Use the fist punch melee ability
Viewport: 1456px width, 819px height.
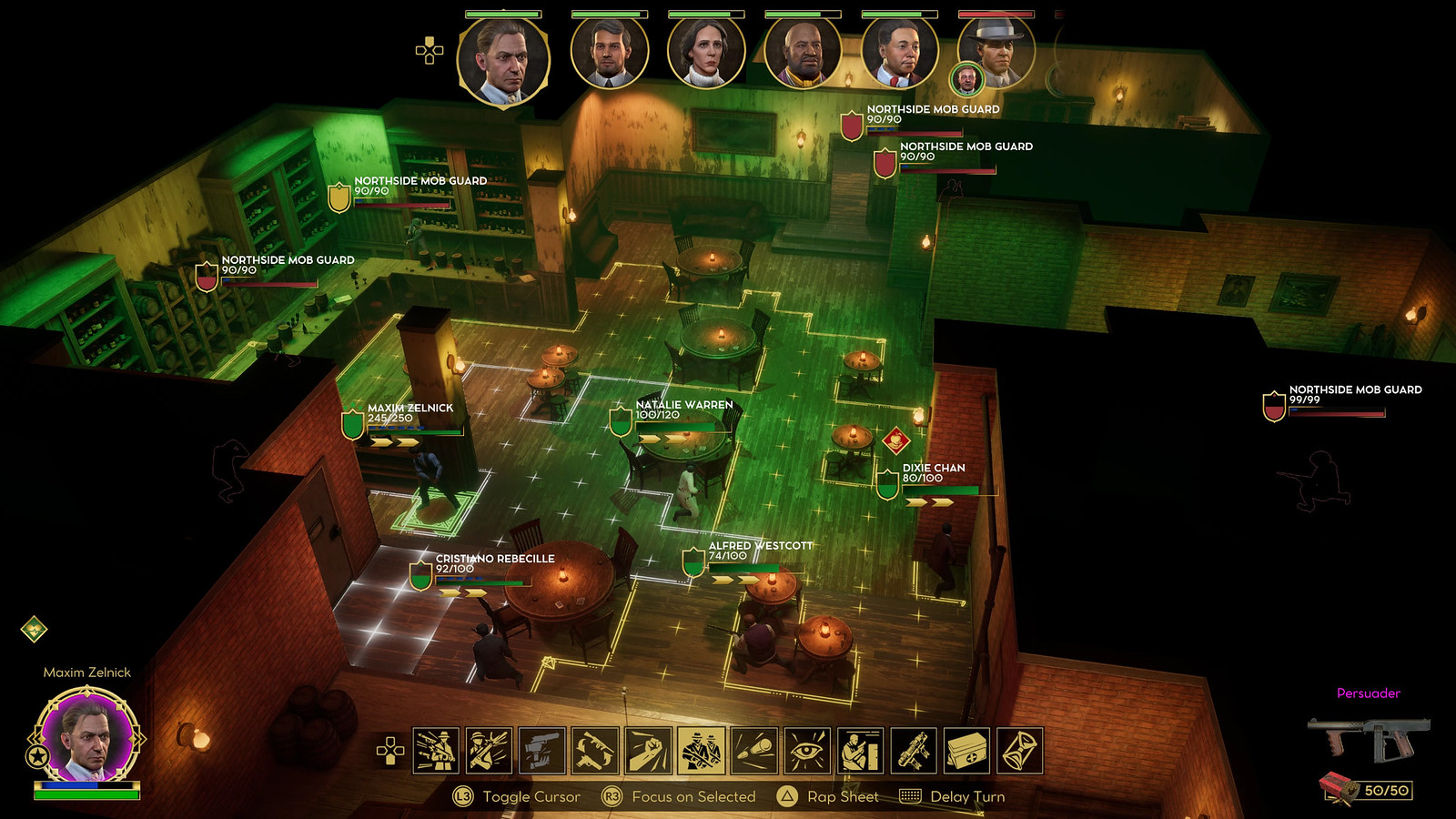[648, 751]
